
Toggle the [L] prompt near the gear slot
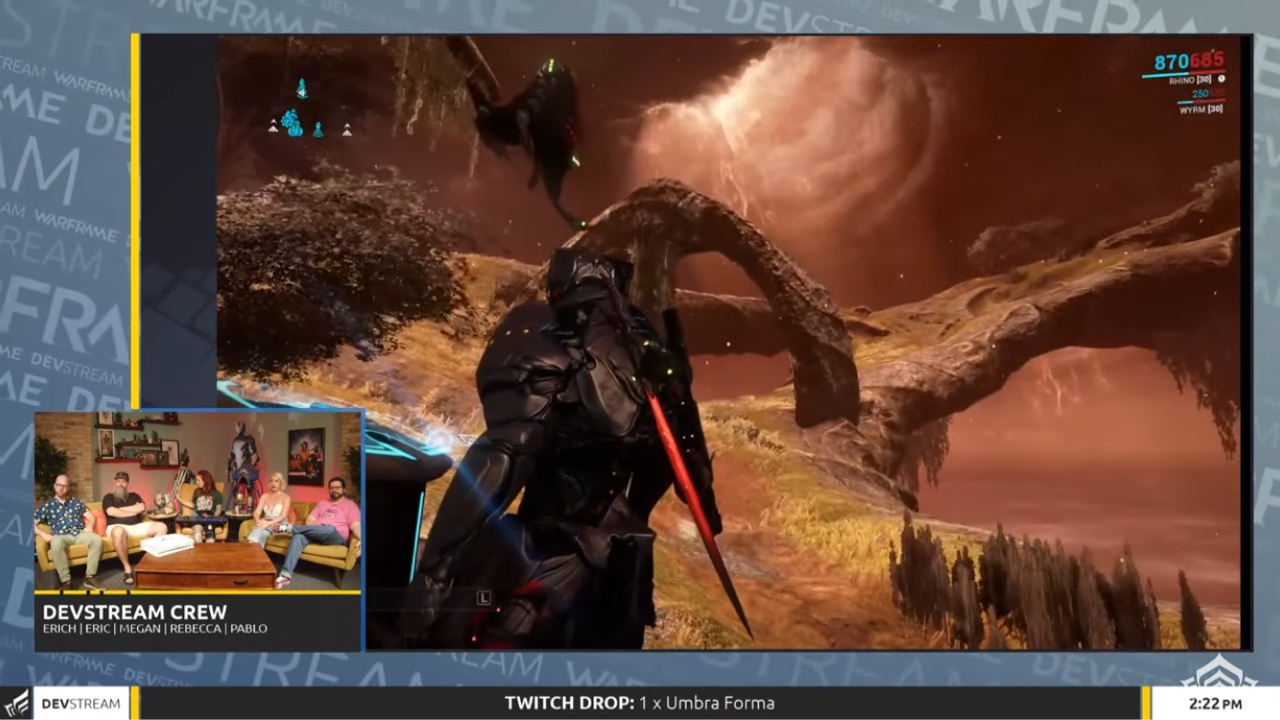pyautogui.click(x=484, y=598)
